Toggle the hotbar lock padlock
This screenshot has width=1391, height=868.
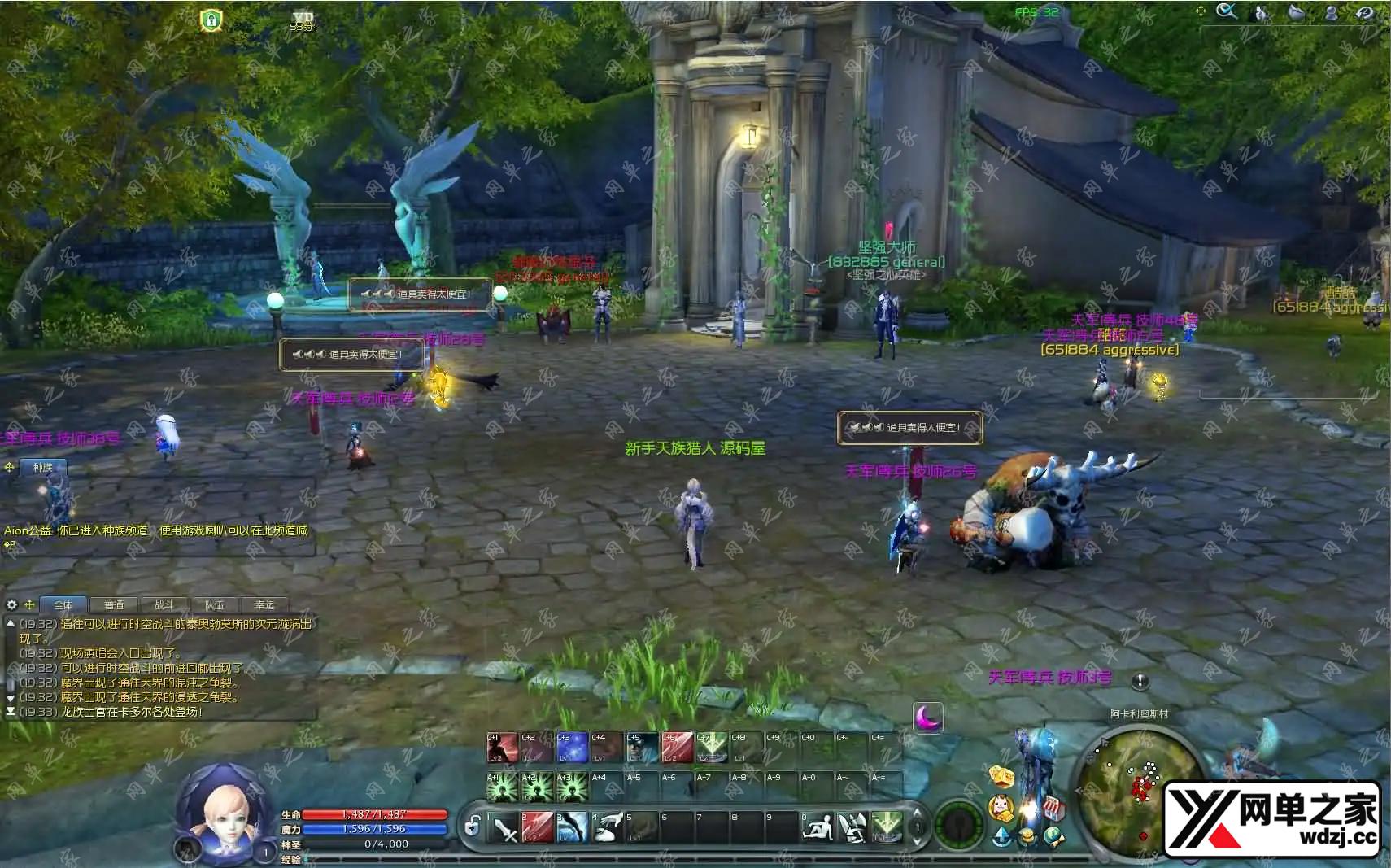[472, 827]
